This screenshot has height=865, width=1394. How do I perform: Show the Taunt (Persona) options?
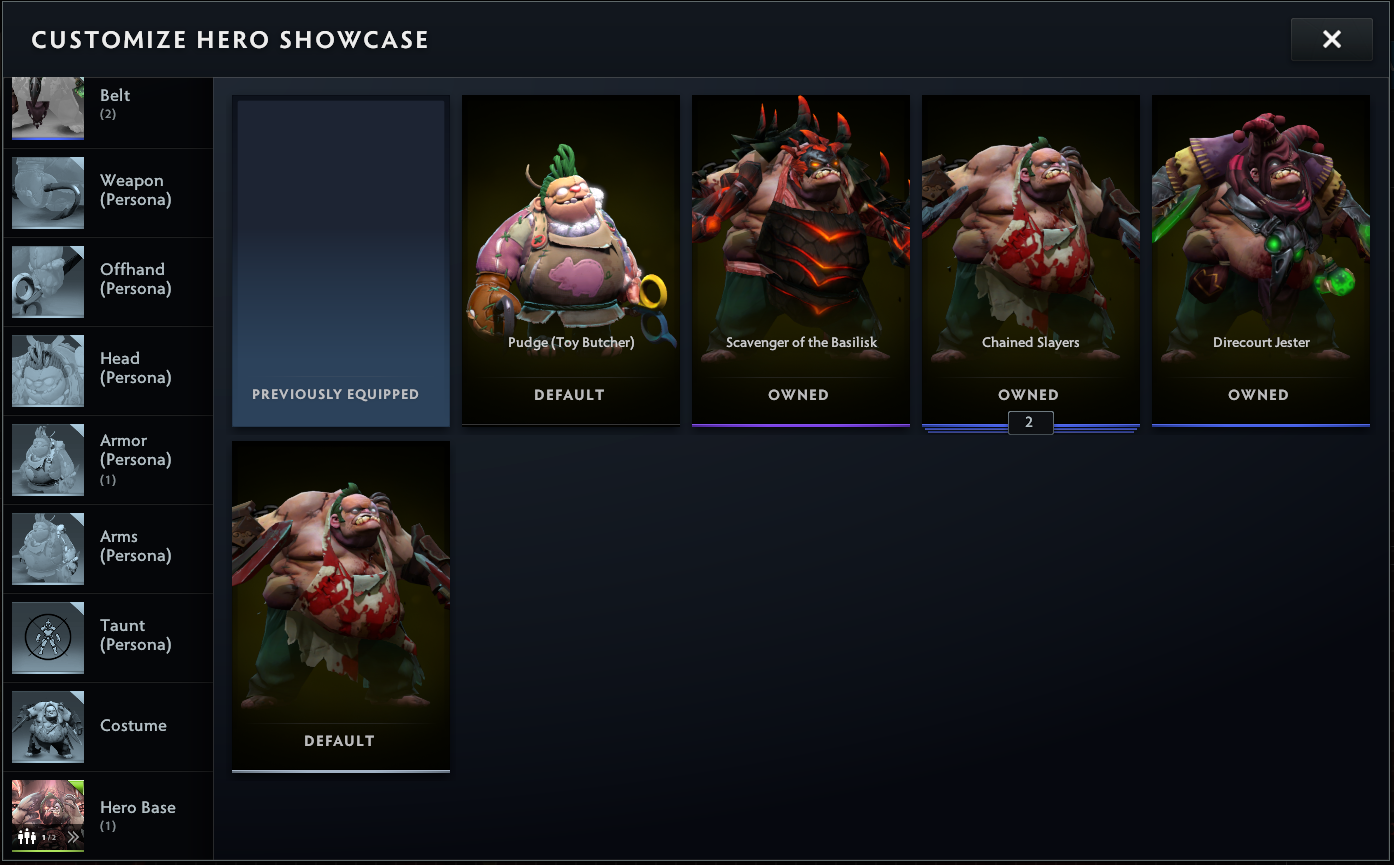(107, 637)
